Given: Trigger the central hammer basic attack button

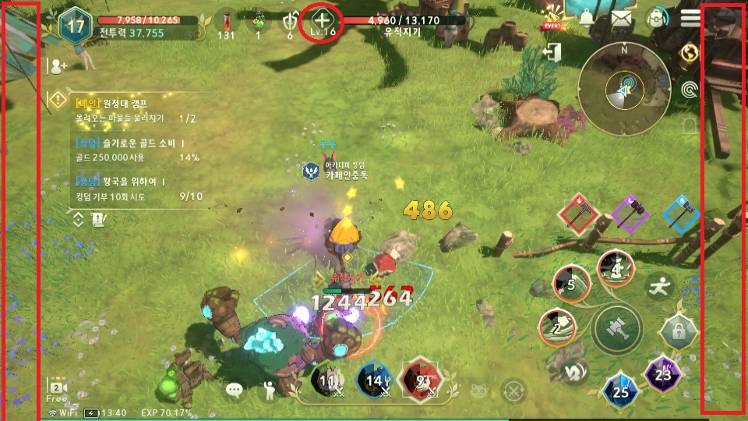Looking at the screenshot, I should click(616, 328).
